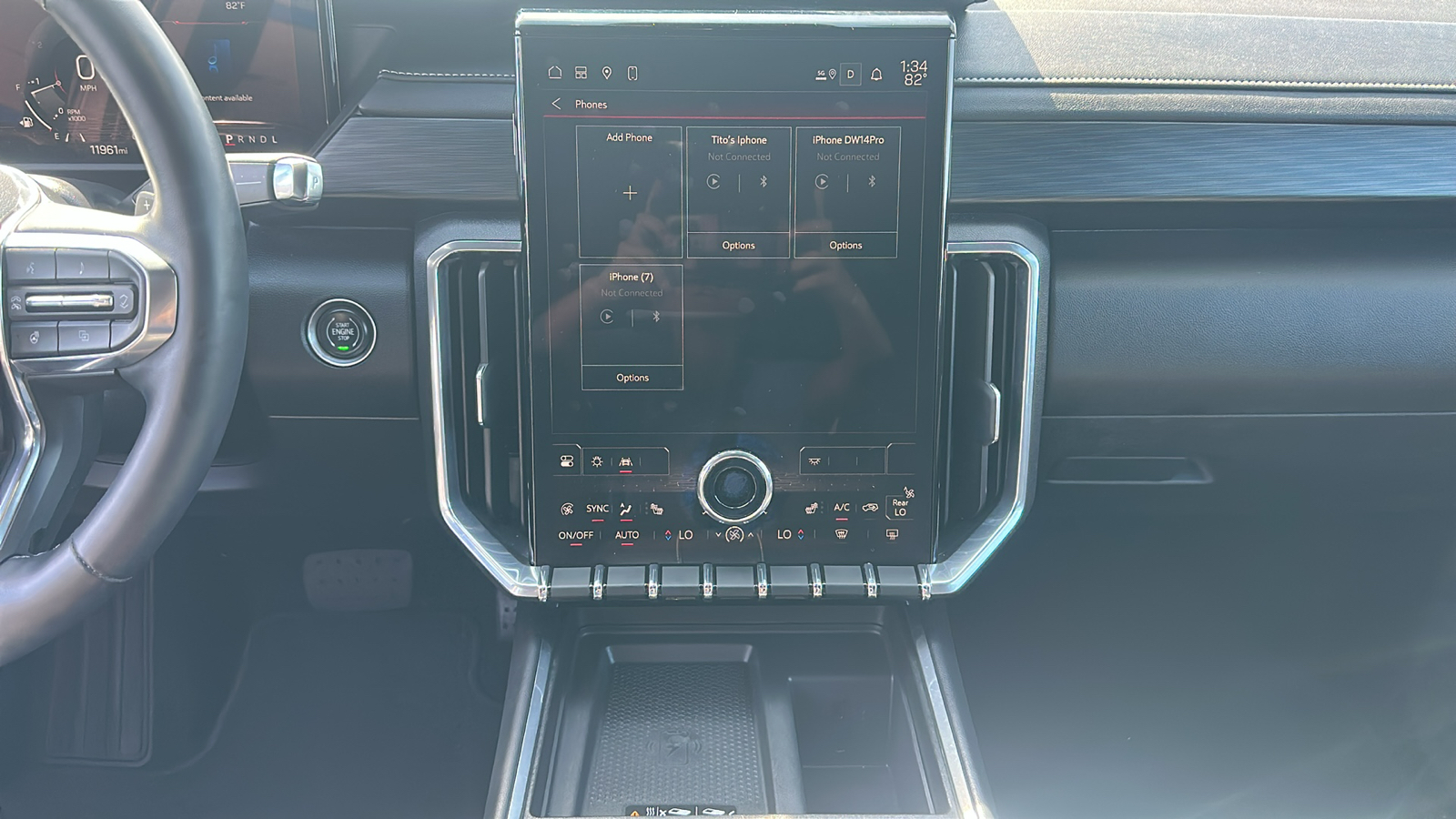Tap the phone projection icon in the top bar
1456x819 pixels.
[x=633, y=74]
